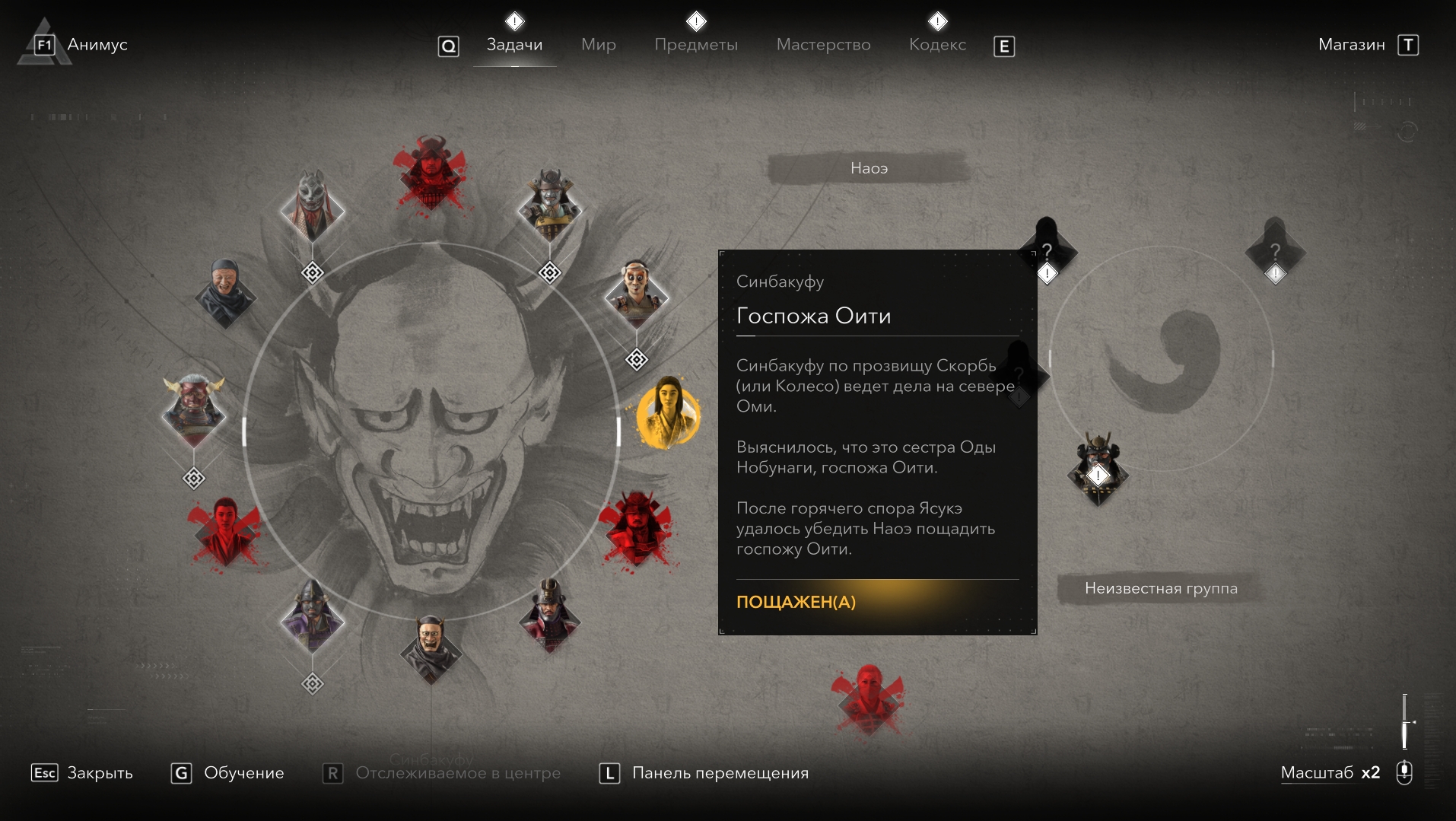
Task: Close the menu with Закрыть
Action: (99, 773)
